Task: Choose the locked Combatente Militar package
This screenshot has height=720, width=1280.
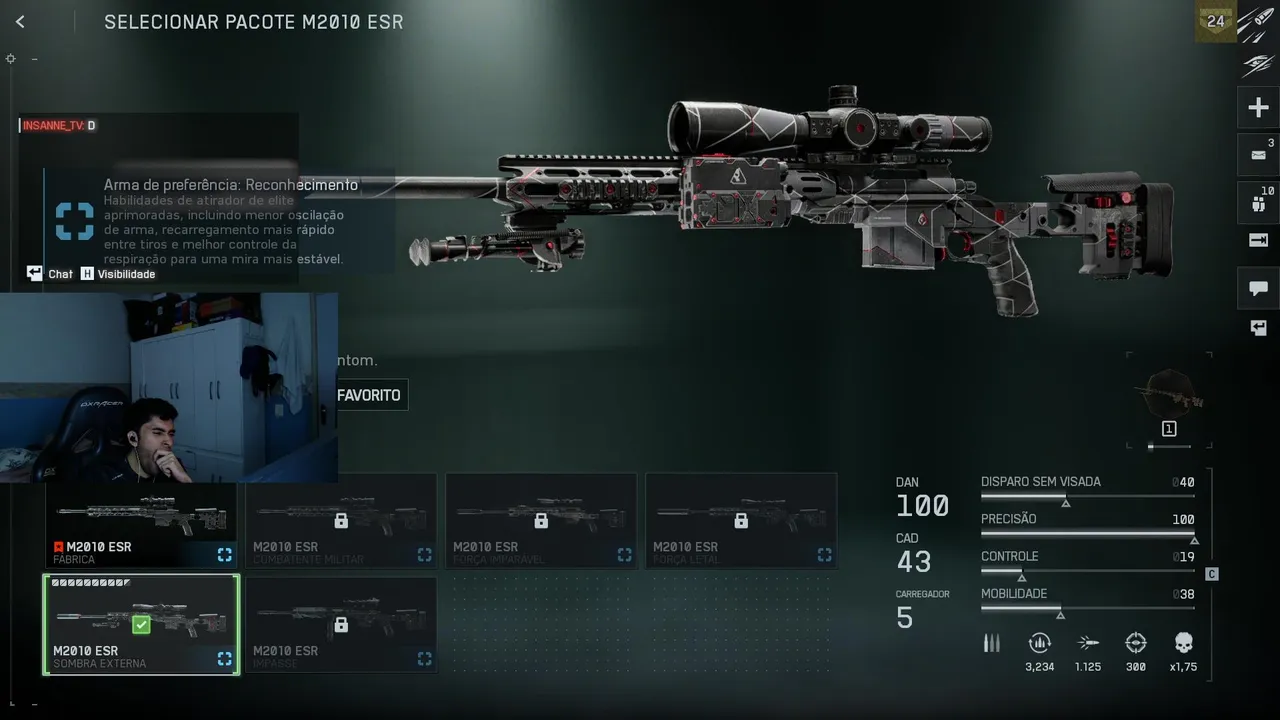Action: coord(341,521)
